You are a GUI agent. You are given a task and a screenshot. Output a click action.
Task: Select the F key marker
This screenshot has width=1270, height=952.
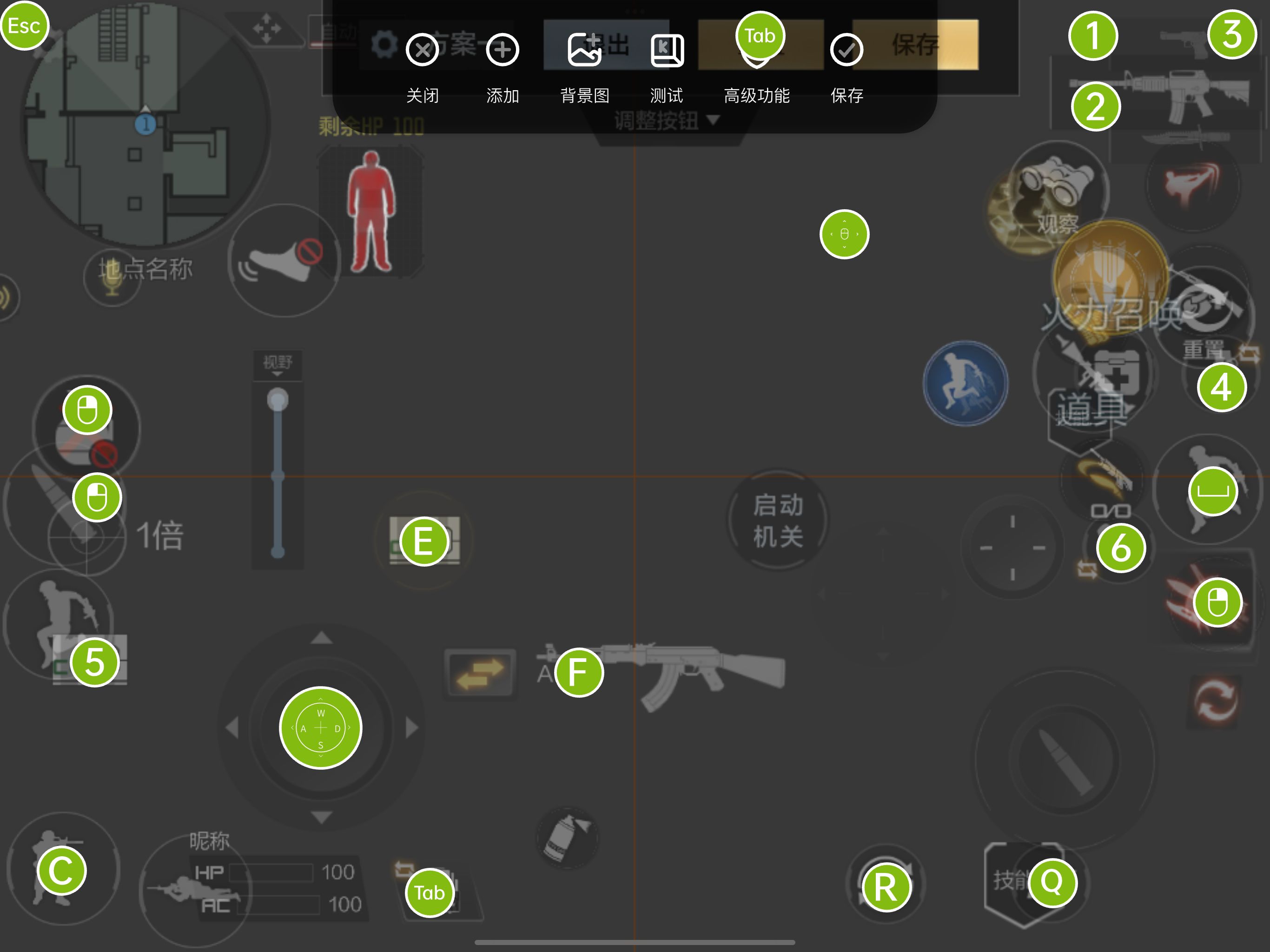point(578,672)
